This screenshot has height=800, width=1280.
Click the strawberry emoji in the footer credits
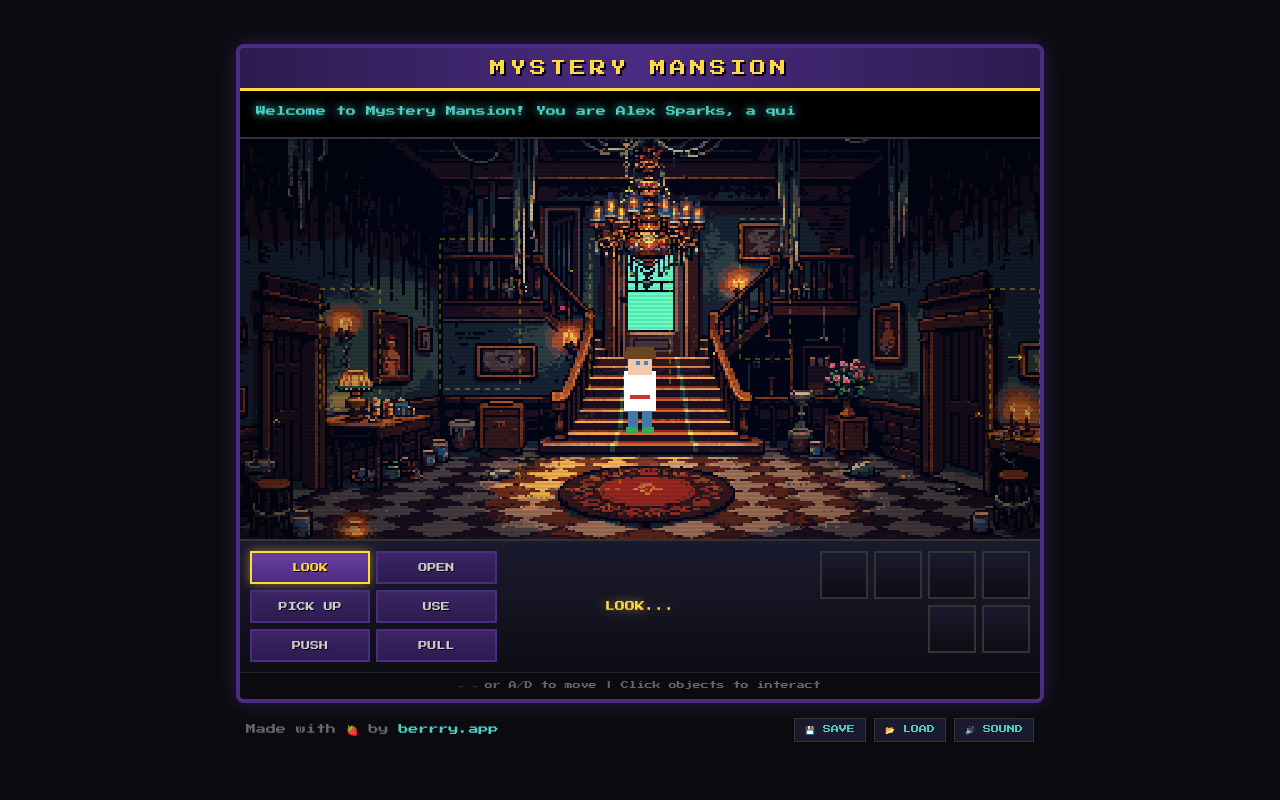352,729
